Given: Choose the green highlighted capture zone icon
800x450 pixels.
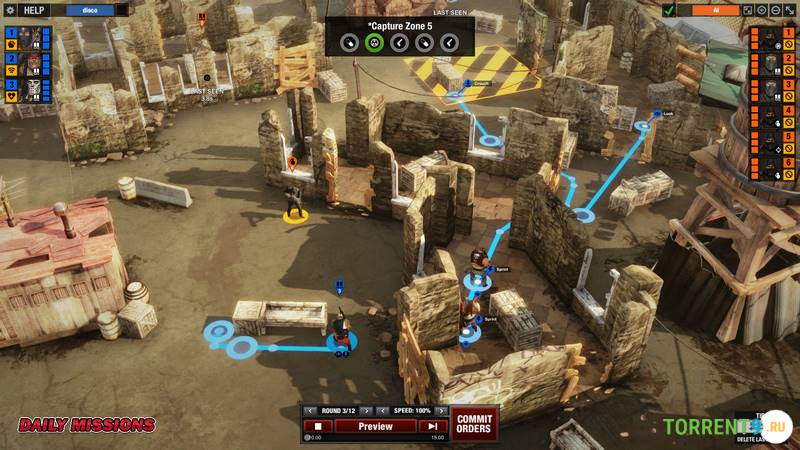Looking at the screenshot, I should 374,42.
